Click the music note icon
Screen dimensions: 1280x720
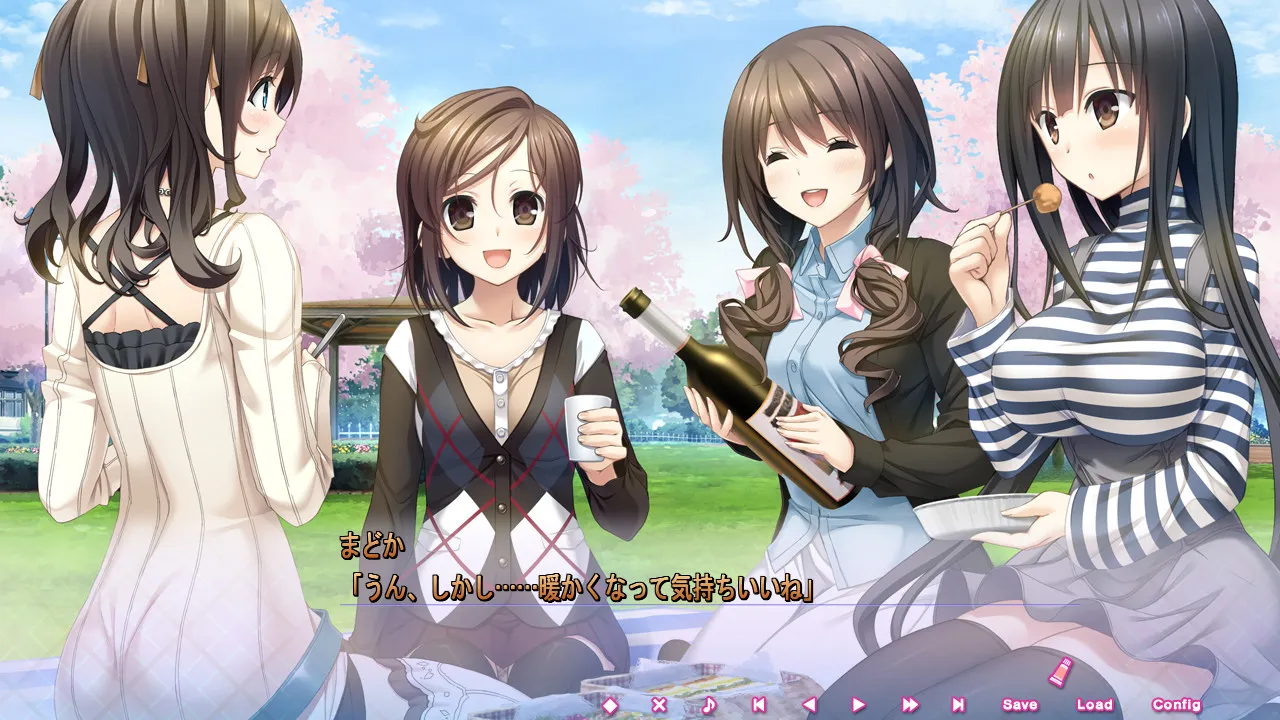pos(709,705)
